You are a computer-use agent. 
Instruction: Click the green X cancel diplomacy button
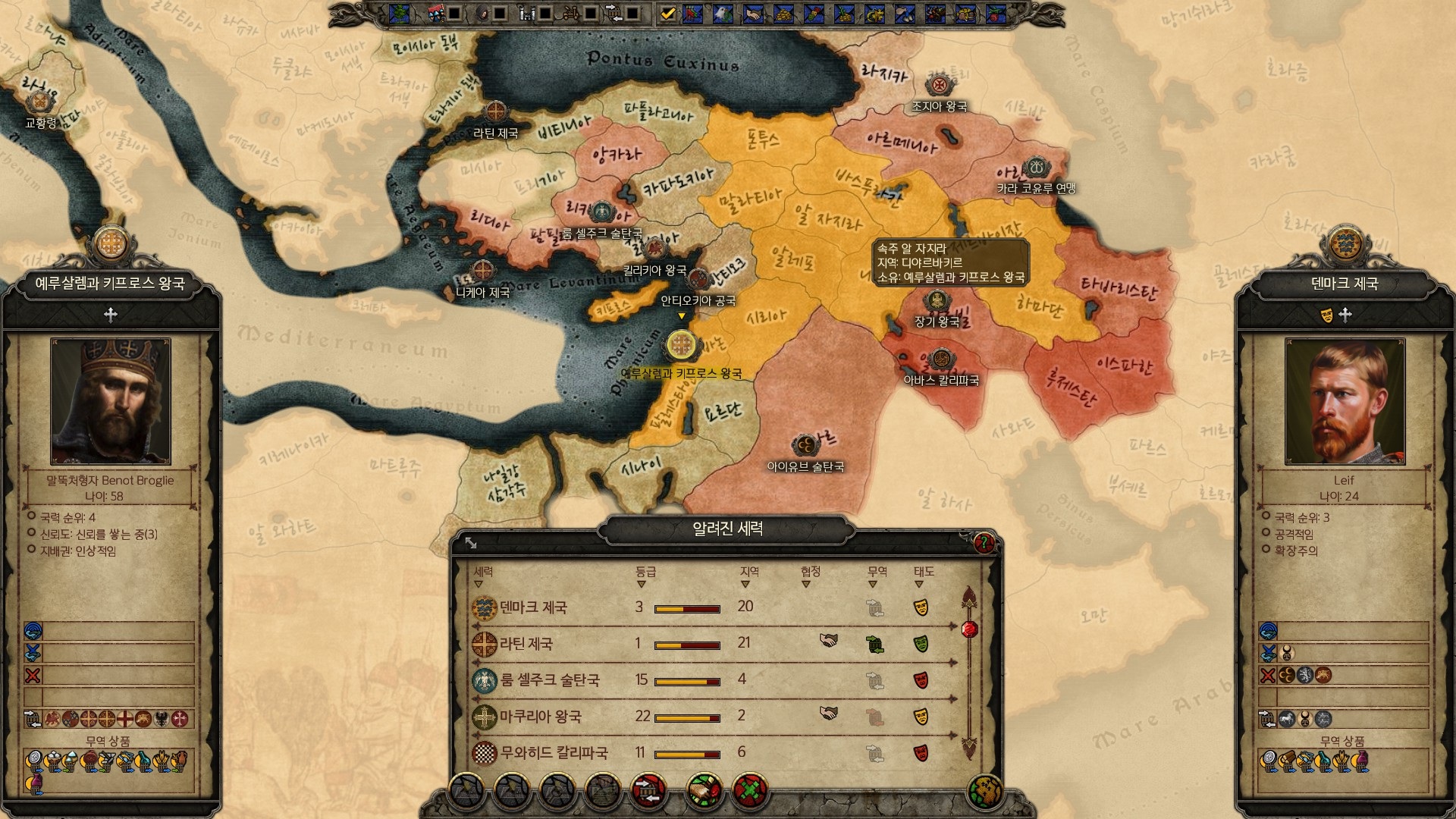click(750, 792)
